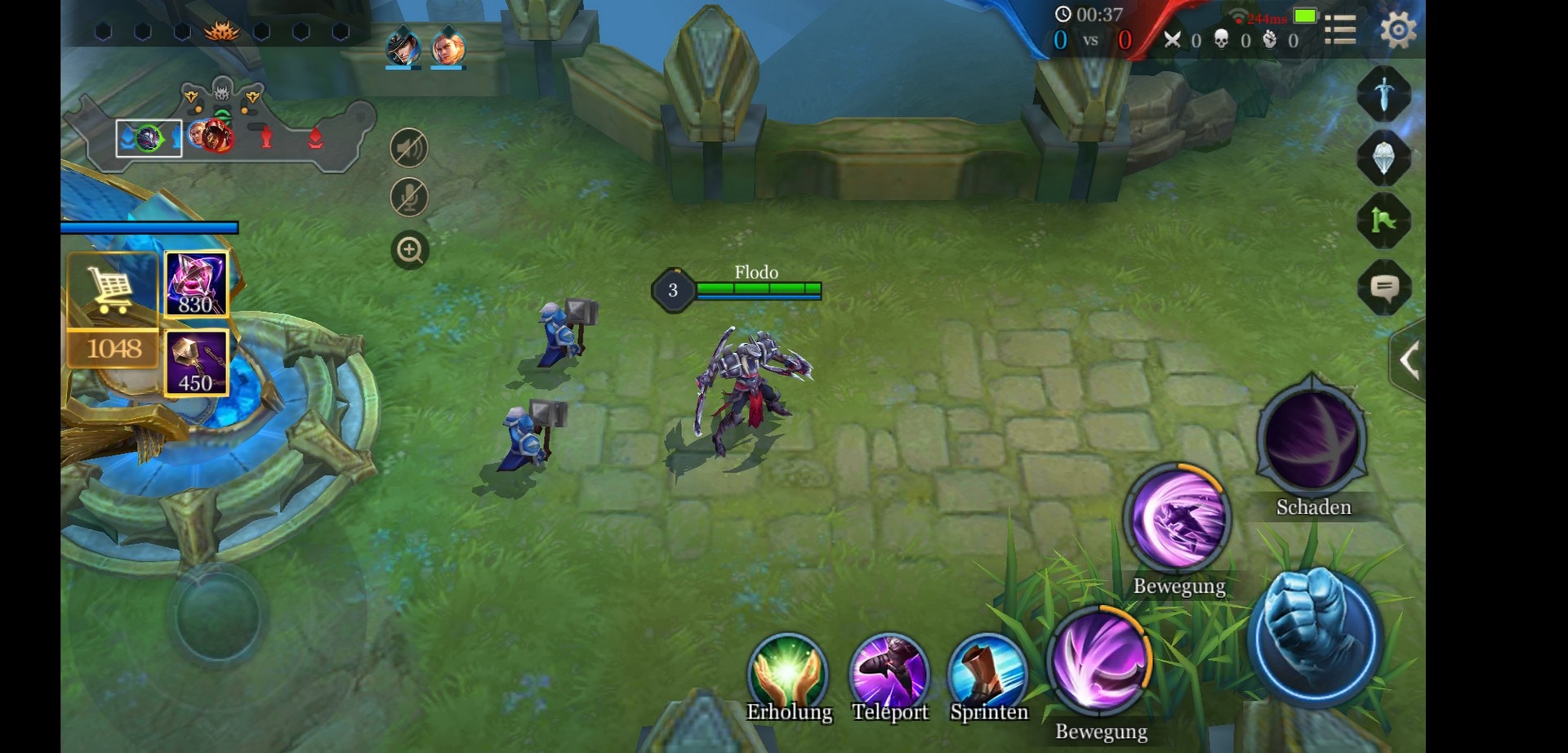
Task: Open the chat speech bubble
Action: tap(1383, 287)
